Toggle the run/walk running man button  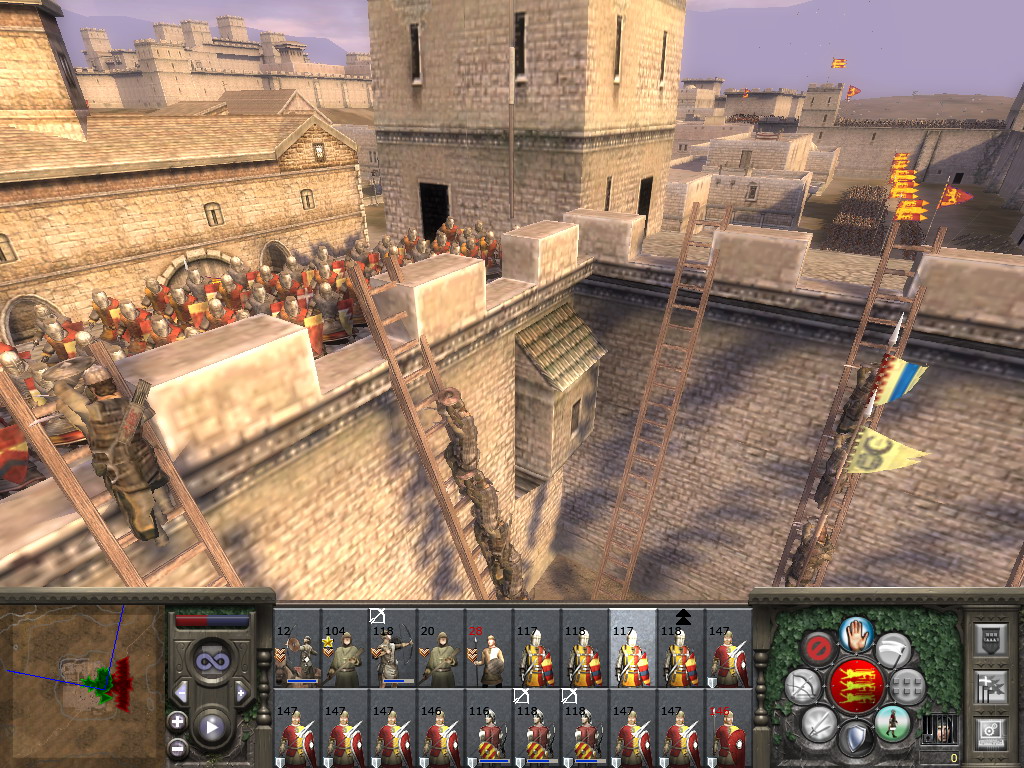tap(892, 723)
